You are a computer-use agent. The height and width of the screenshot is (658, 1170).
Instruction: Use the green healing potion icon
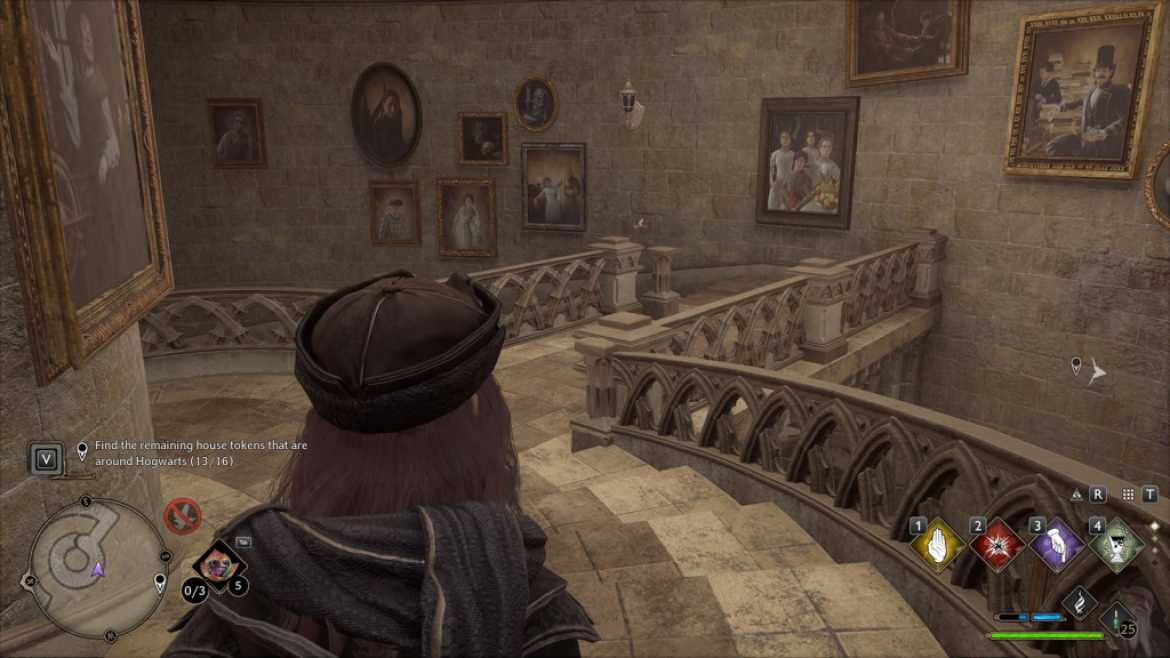pos(1118,615)
